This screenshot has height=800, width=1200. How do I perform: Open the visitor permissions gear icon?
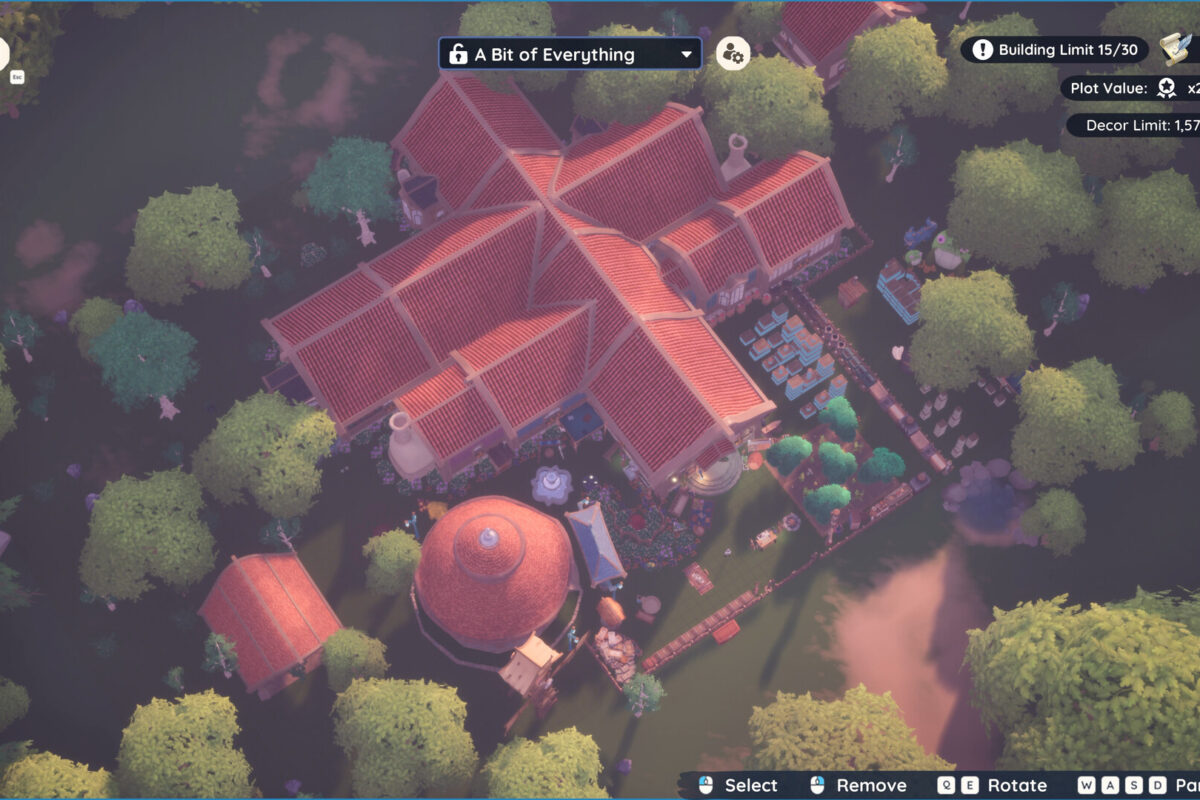[733, 54]
